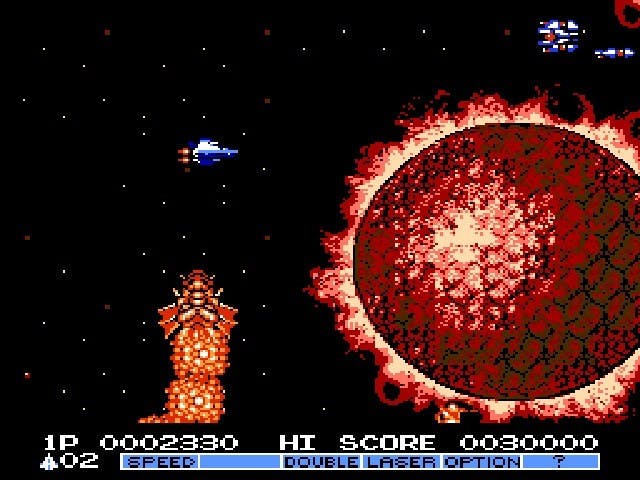This screenshot has width=640, height=480.
Task: Choose the DOUBLE power-up slot
Action: click(x=321, y=462)
